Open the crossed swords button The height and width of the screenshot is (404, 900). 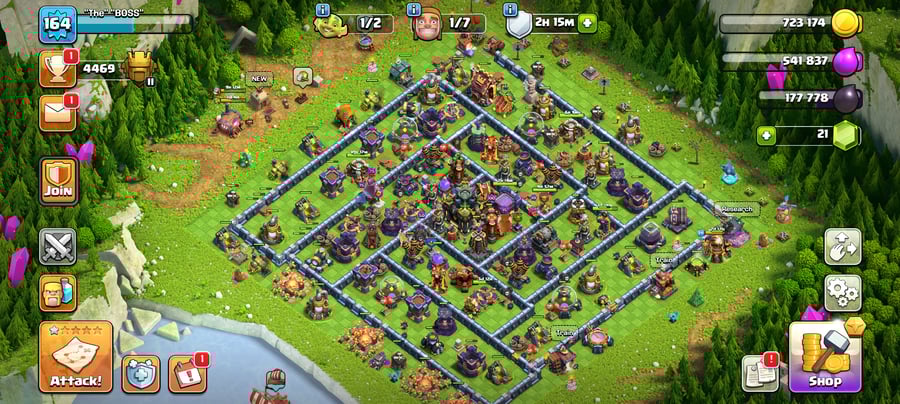point(58,246)
